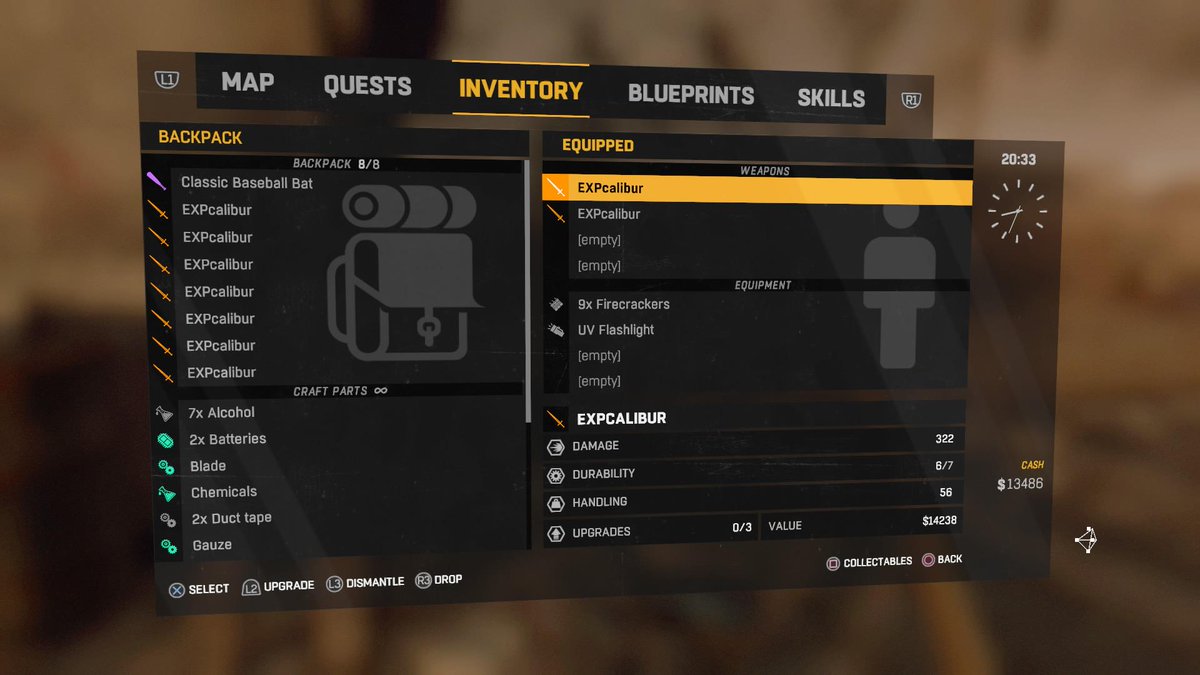Viewport: 1200px width, 675px height.
Task: Select the Blade craft part
Action: click(208, 466)
